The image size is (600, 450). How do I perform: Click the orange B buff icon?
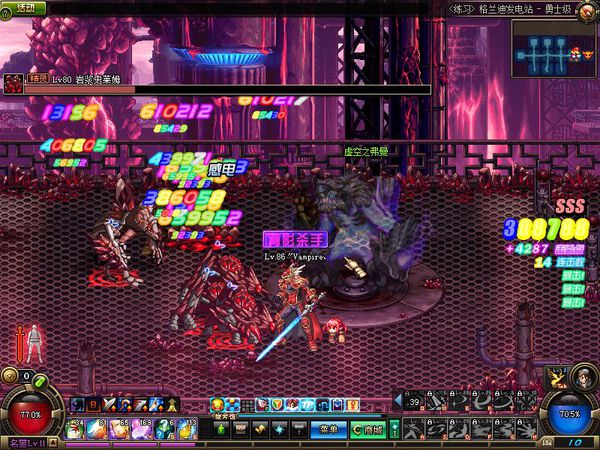[95, 404]
